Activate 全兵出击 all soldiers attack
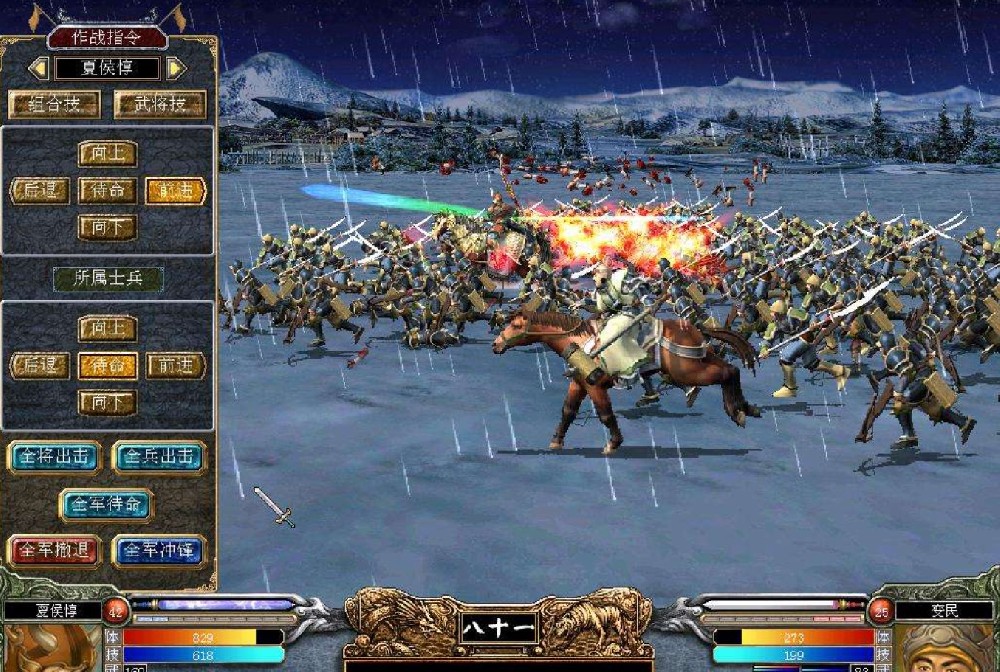 click(x=160, y=457)
